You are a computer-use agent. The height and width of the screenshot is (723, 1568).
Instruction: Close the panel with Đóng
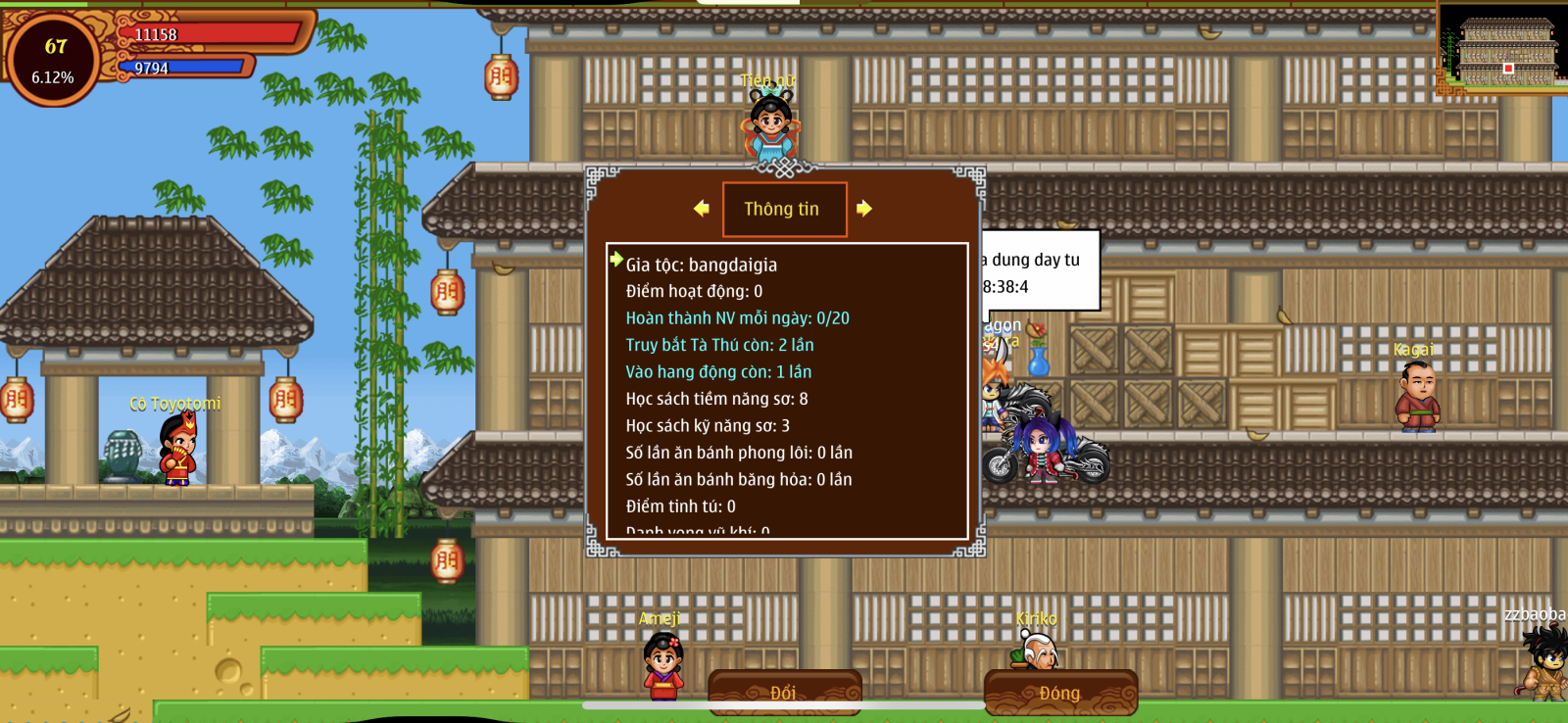tap(1060, 692)
